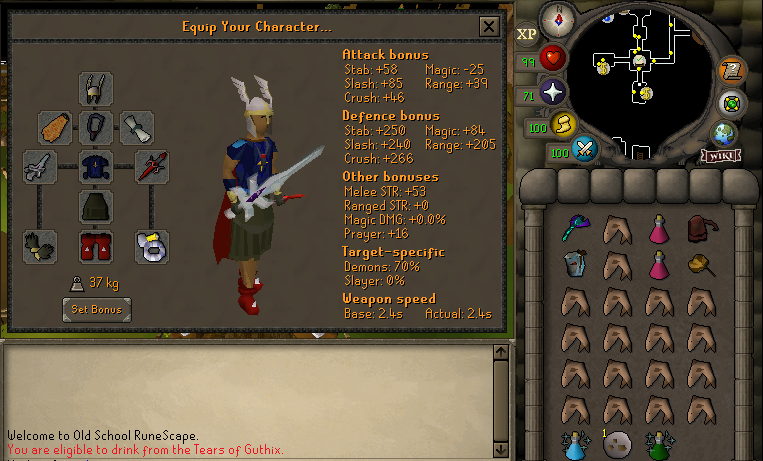763x461 pixels.
Task: Select the sword weapon slot
Action: pyautogui.click(x=41, y=166)
